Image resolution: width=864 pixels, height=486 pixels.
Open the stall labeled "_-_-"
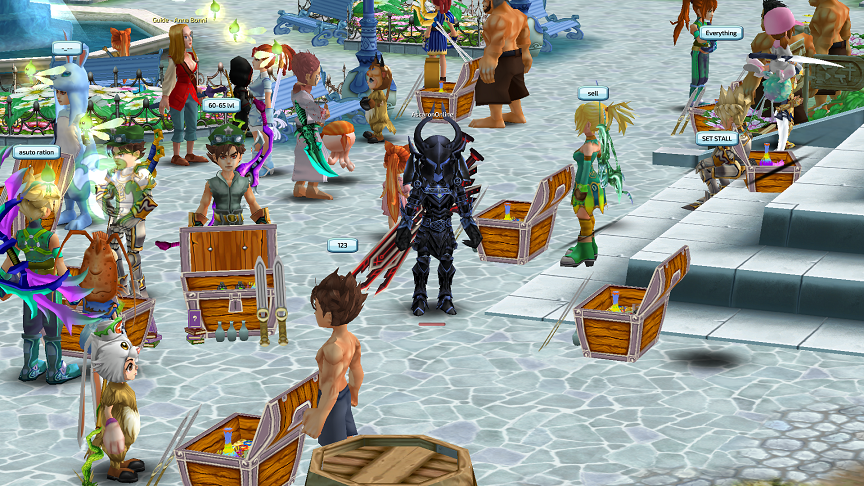(67, 48)
